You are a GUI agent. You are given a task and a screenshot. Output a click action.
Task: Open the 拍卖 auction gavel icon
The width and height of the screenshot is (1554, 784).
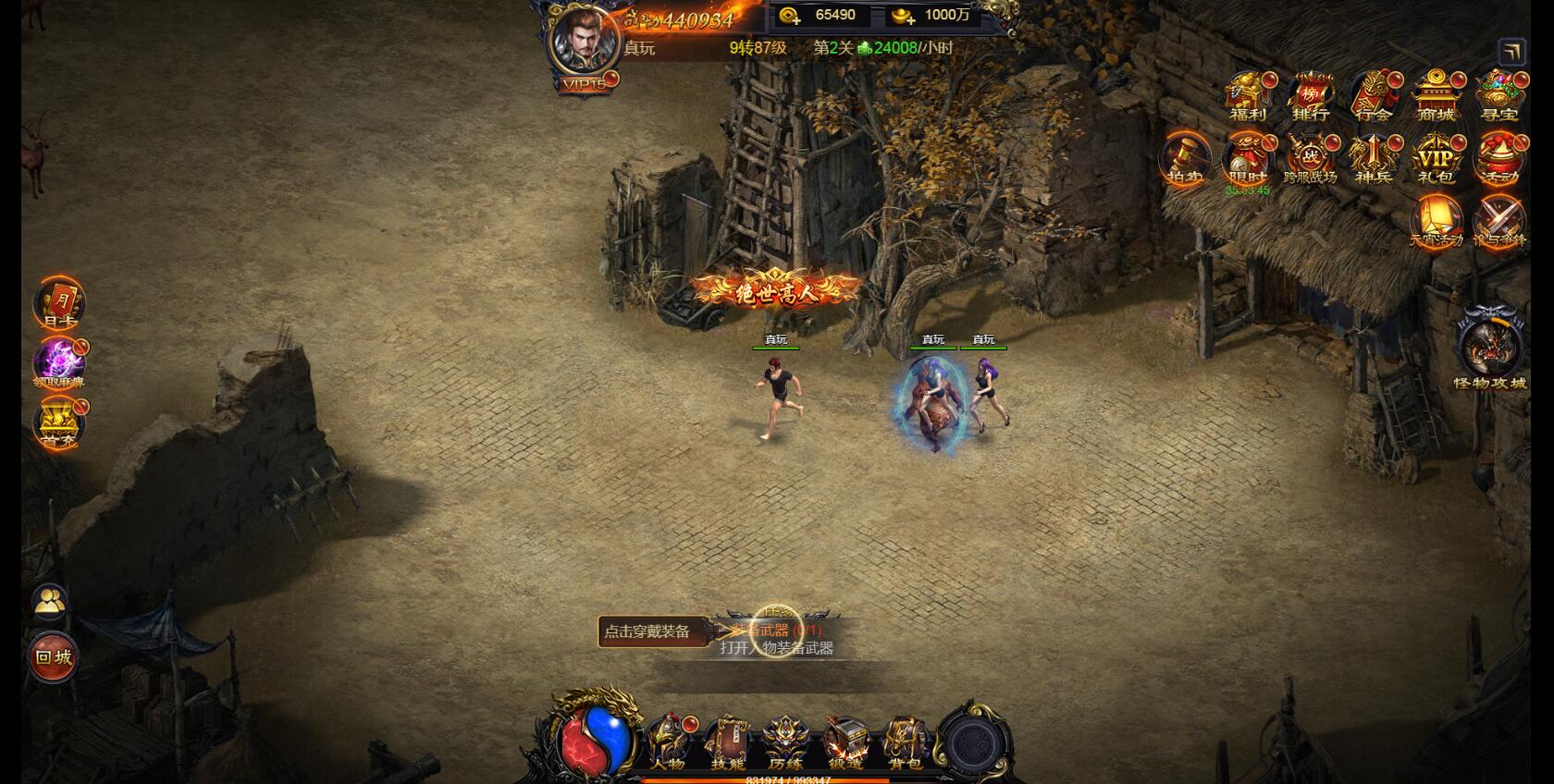pos(1183,160)
